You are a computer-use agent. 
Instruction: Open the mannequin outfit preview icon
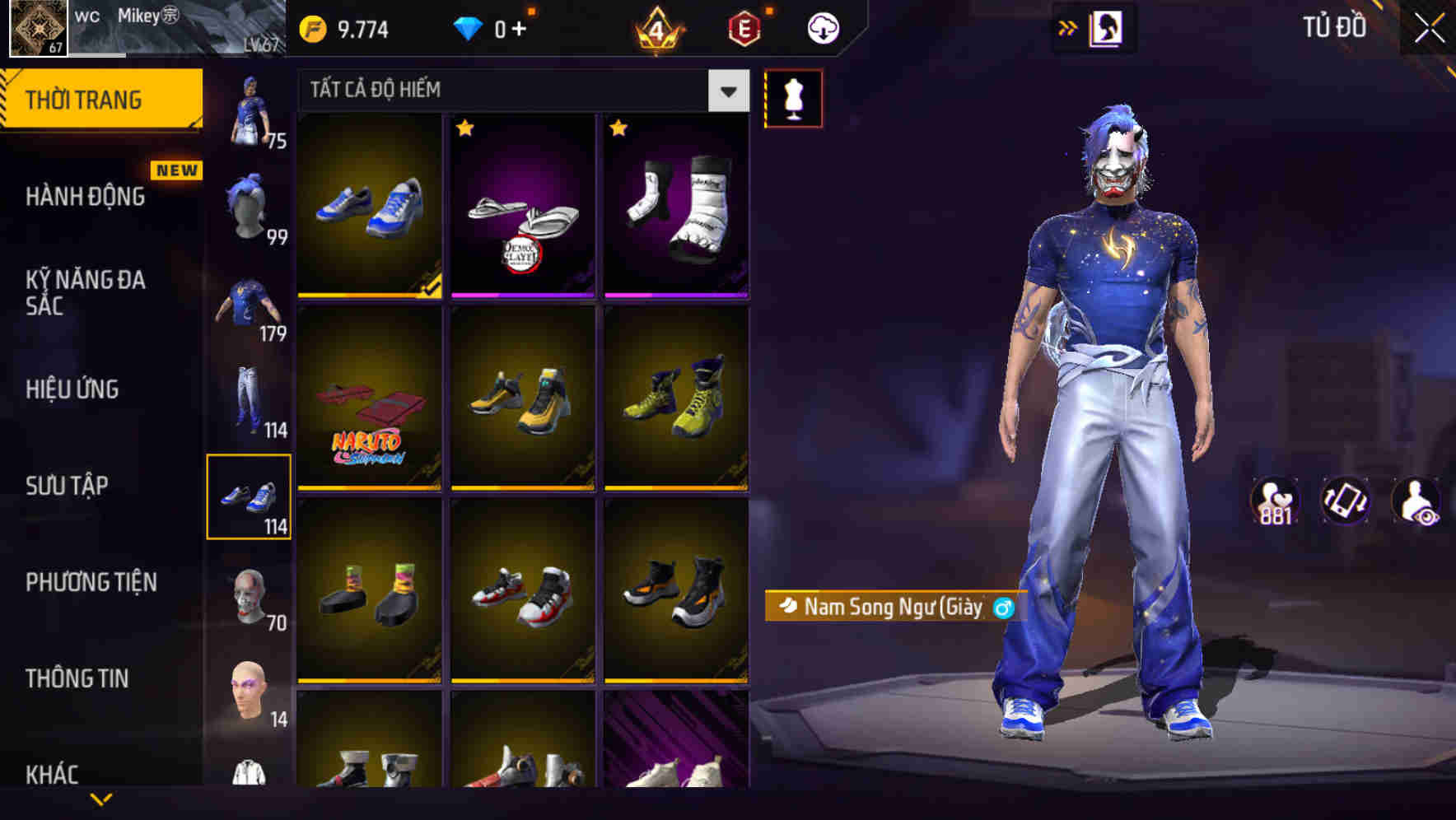coord(793,97)
